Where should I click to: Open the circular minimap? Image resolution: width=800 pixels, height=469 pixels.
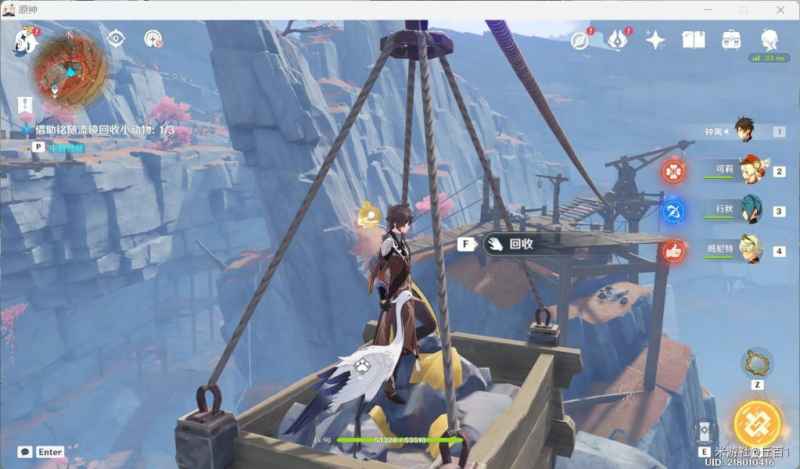coord(70,67)
